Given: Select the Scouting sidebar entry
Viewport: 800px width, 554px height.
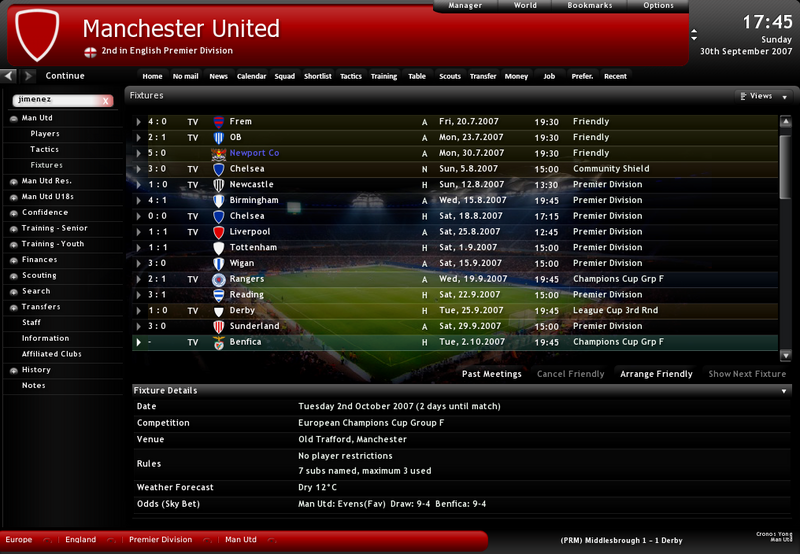Looking at the screenshot, I should click(x=40, y=276).
